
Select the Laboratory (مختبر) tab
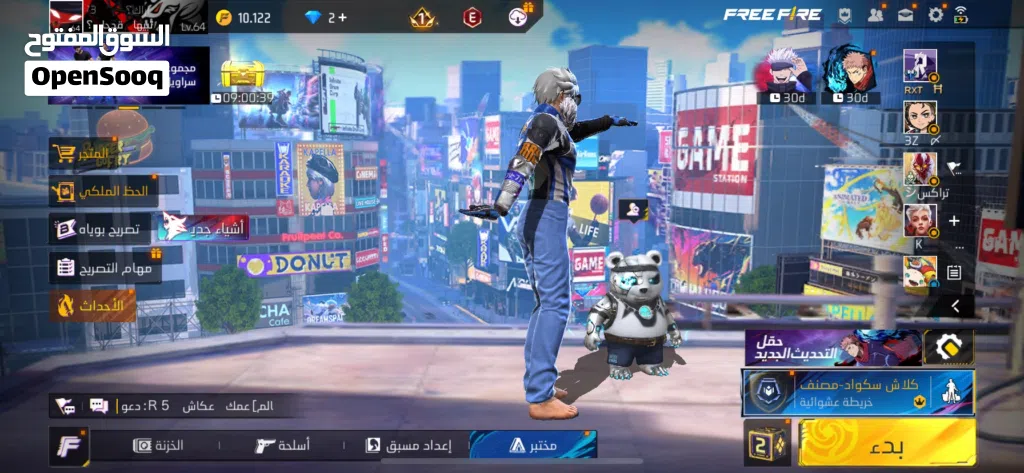click(532, 445)
